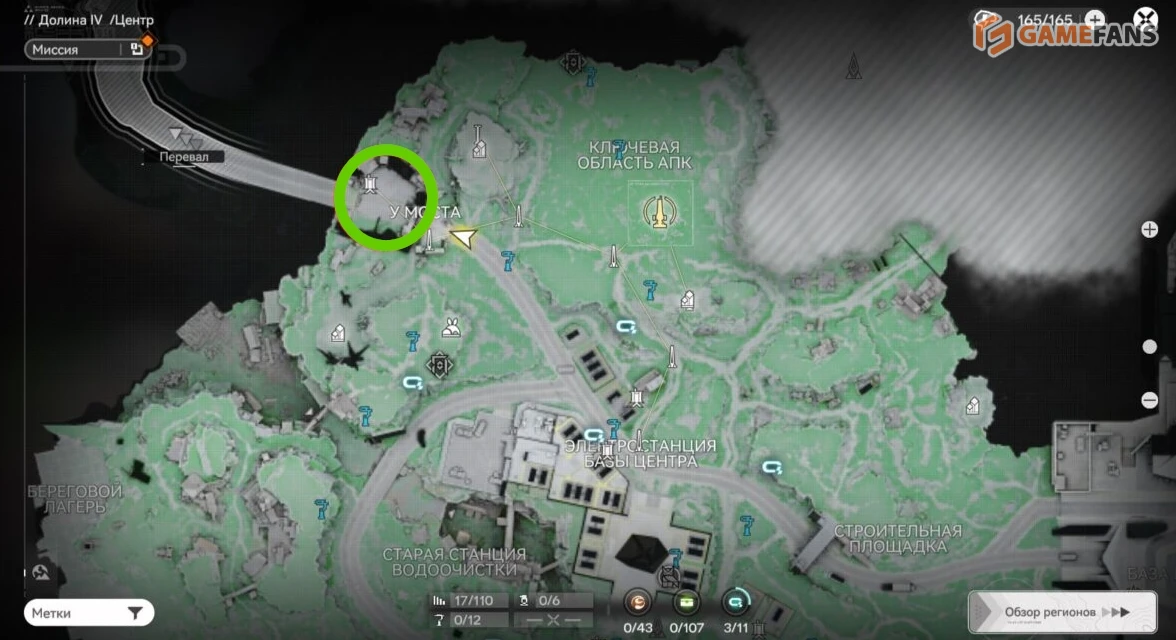Select the hexagonal marker near the rabbit icon
This screenshot has width=1176, height=640.
[437, 365]
